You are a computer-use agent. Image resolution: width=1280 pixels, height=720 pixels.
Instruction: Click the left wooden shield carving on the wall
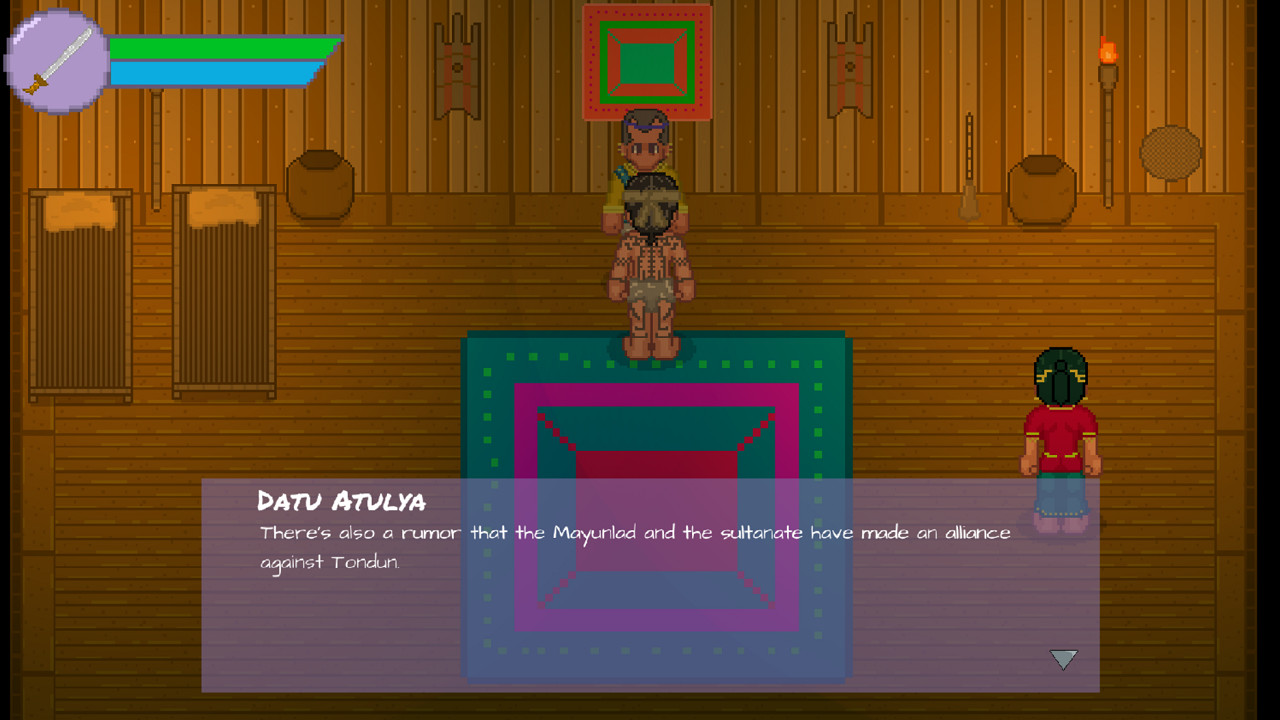coord(455,65)
